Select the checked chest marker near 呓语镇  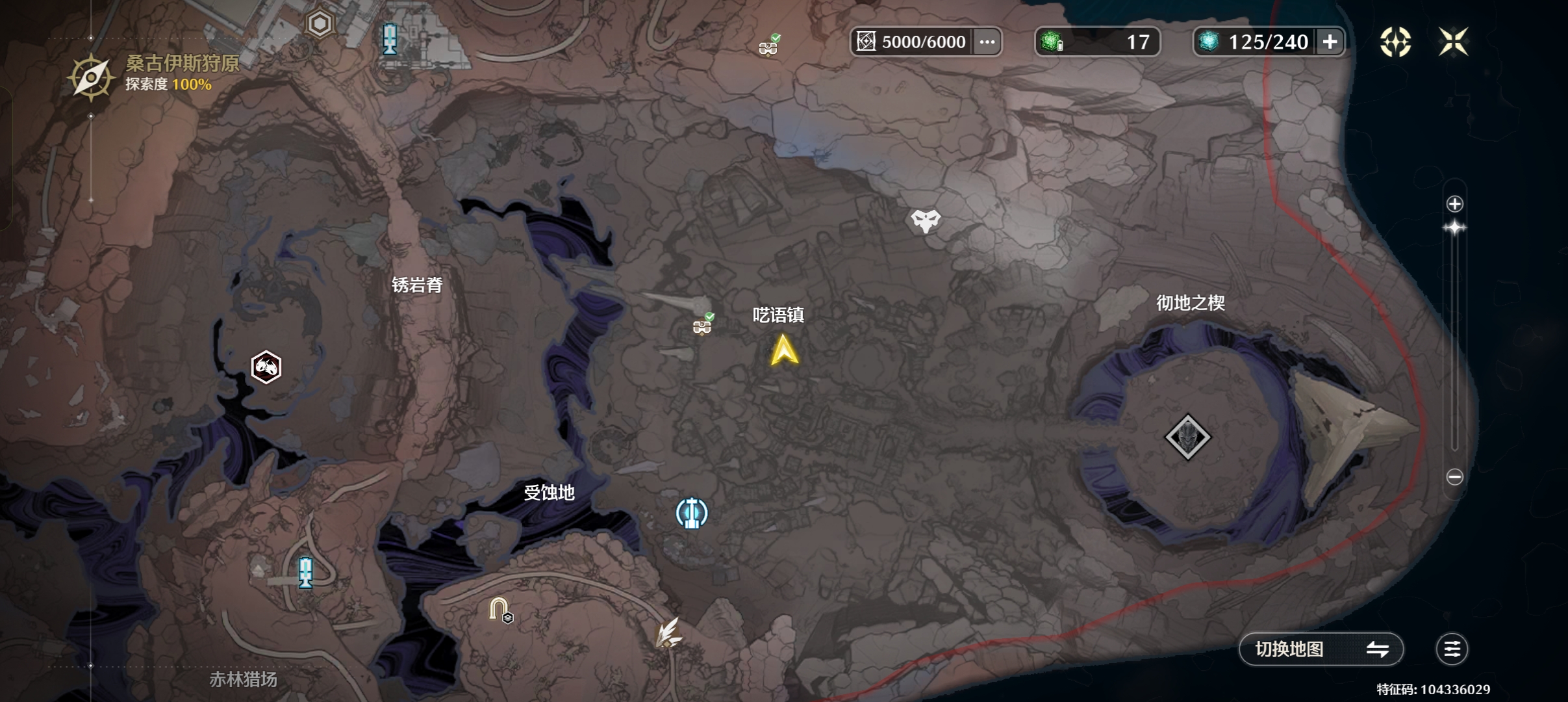tap(702, 325)
